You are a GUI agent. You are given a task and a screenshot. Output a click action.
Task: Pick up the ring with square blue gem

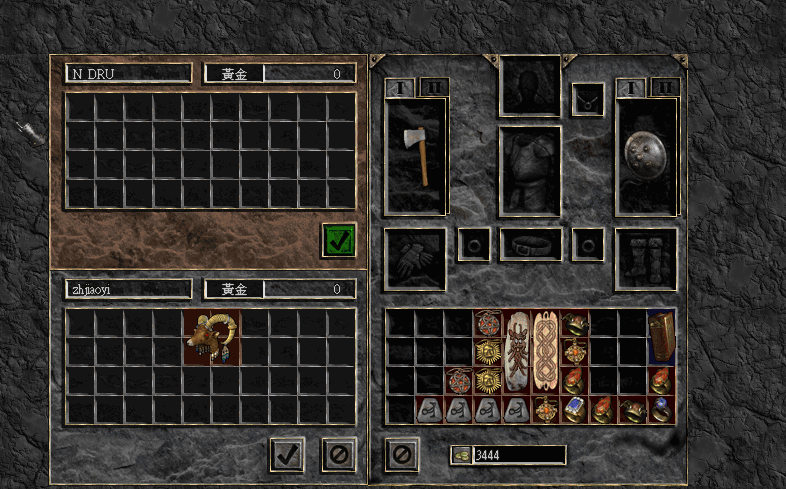point(574,409)
